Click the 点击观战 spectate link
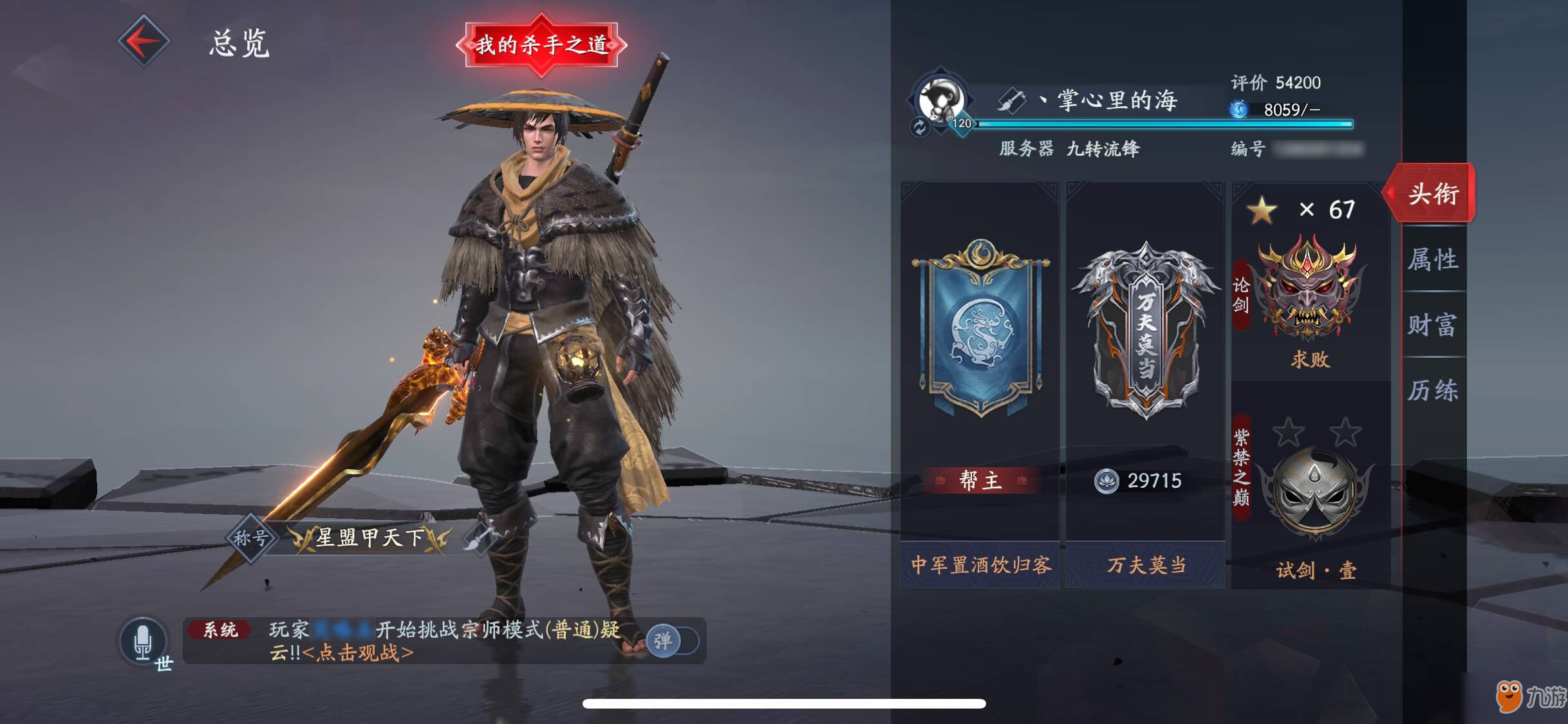 tap(358, 653)
